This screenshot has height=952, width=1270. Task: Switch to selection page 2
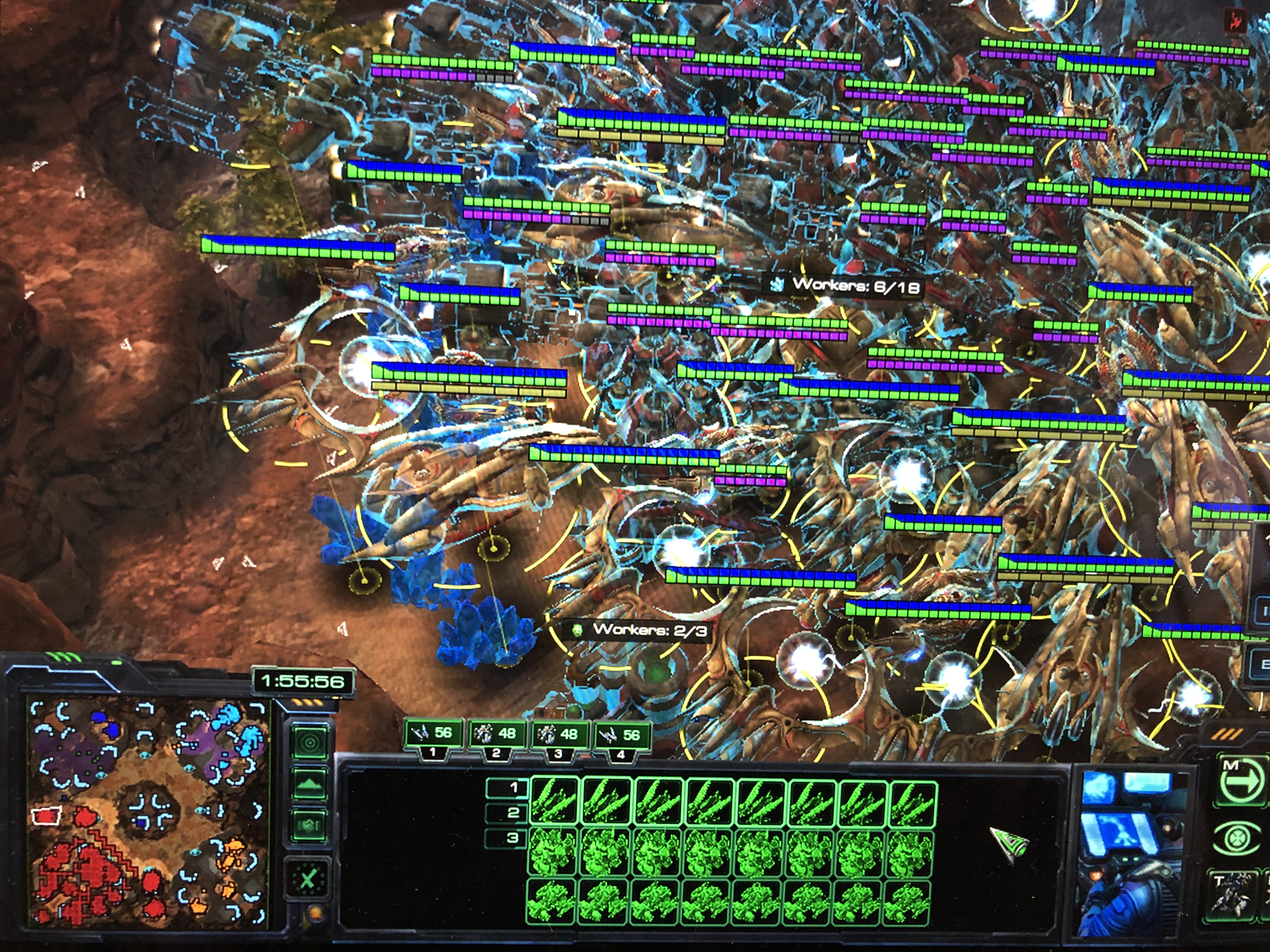coord(508,813)
